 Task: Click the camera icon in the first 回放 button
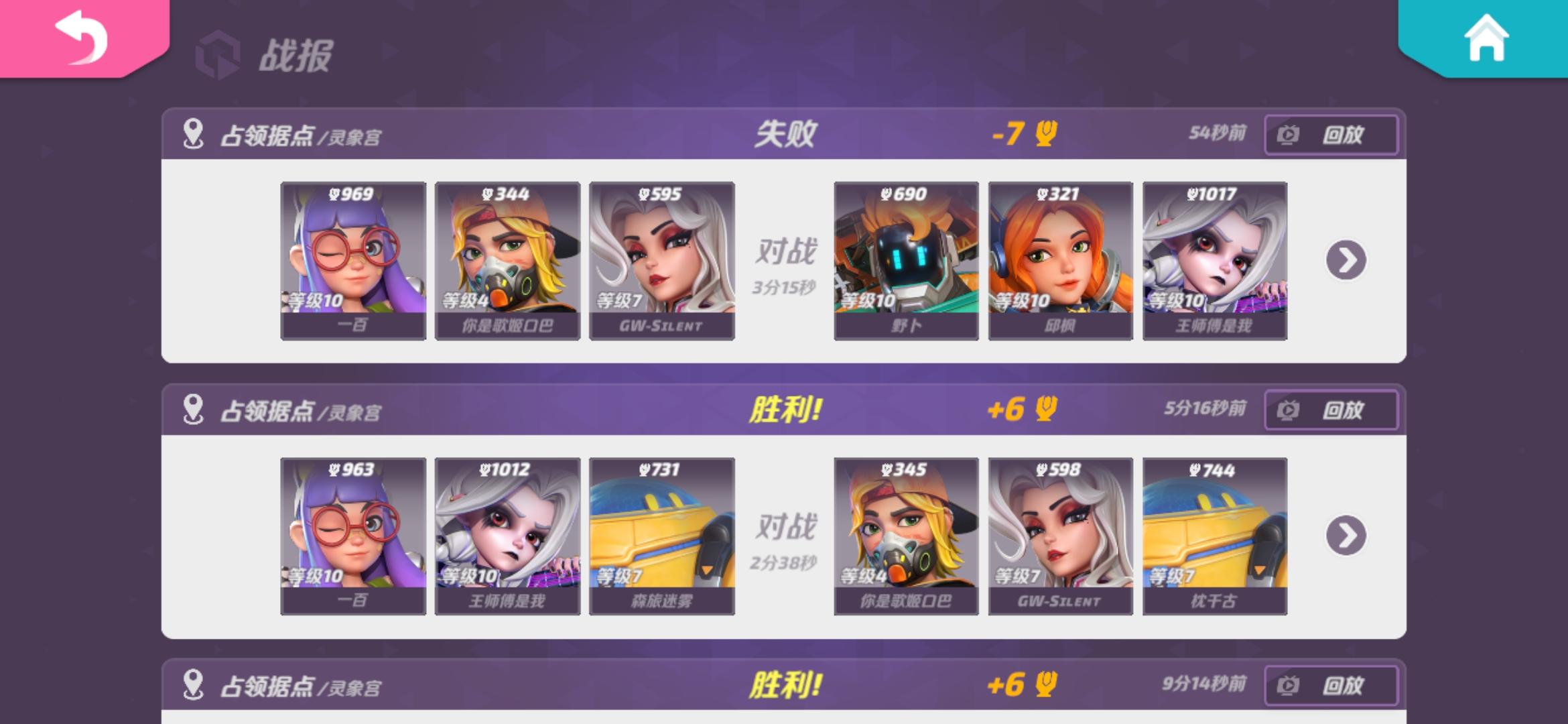[1288, 134]
